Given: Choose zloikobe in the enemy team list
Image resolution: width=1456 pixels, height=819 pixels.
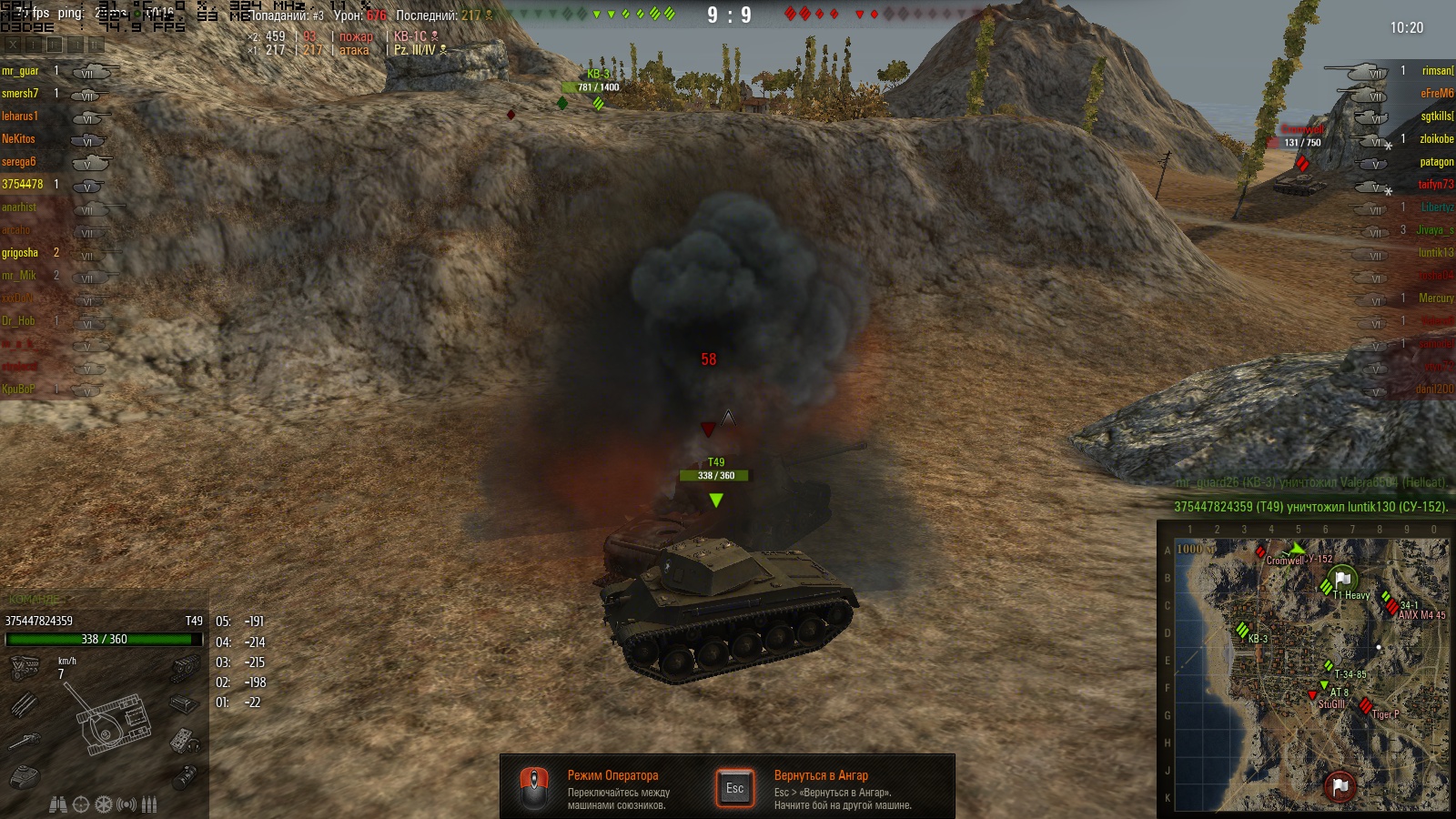Looking at the screenshot, I should pos(1436,139).
